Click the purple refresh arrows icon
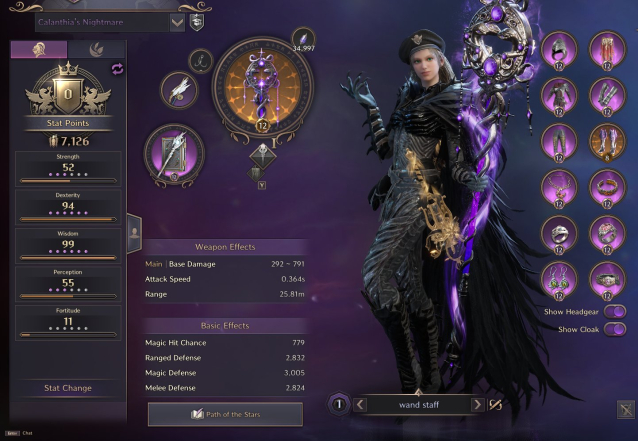The height and width of the screenshot is (441, 638). pyautogui.click(x=116, y=68)
